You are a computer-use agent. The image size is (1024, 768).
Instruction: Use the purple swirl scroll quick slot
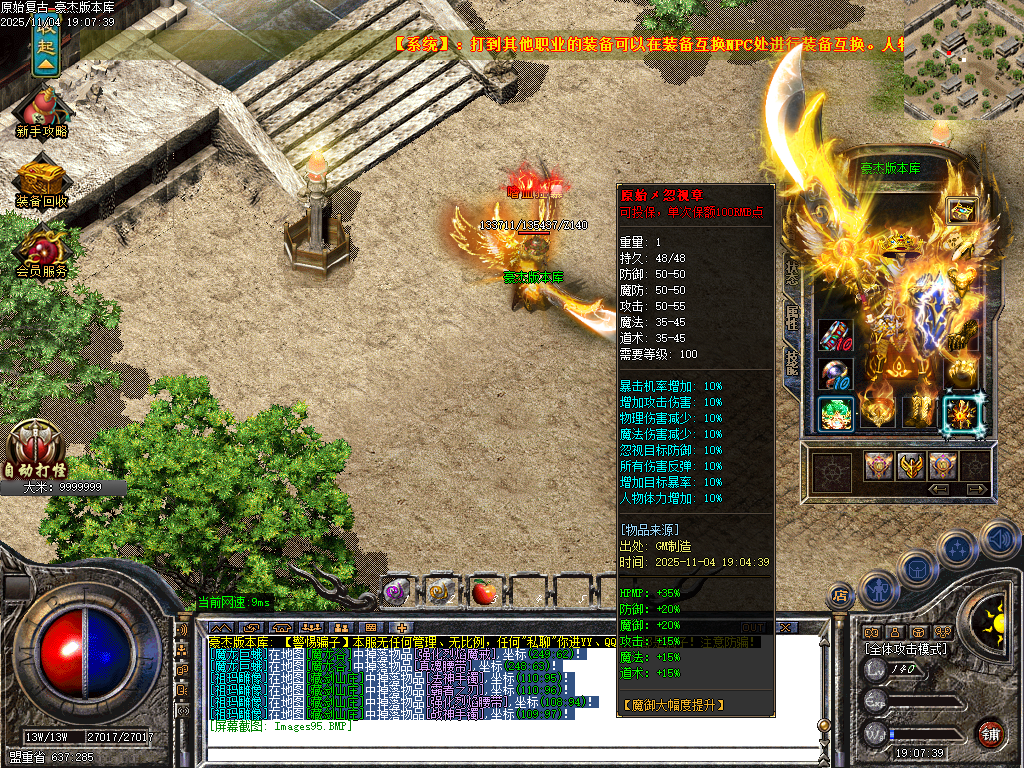pos(397,592)
